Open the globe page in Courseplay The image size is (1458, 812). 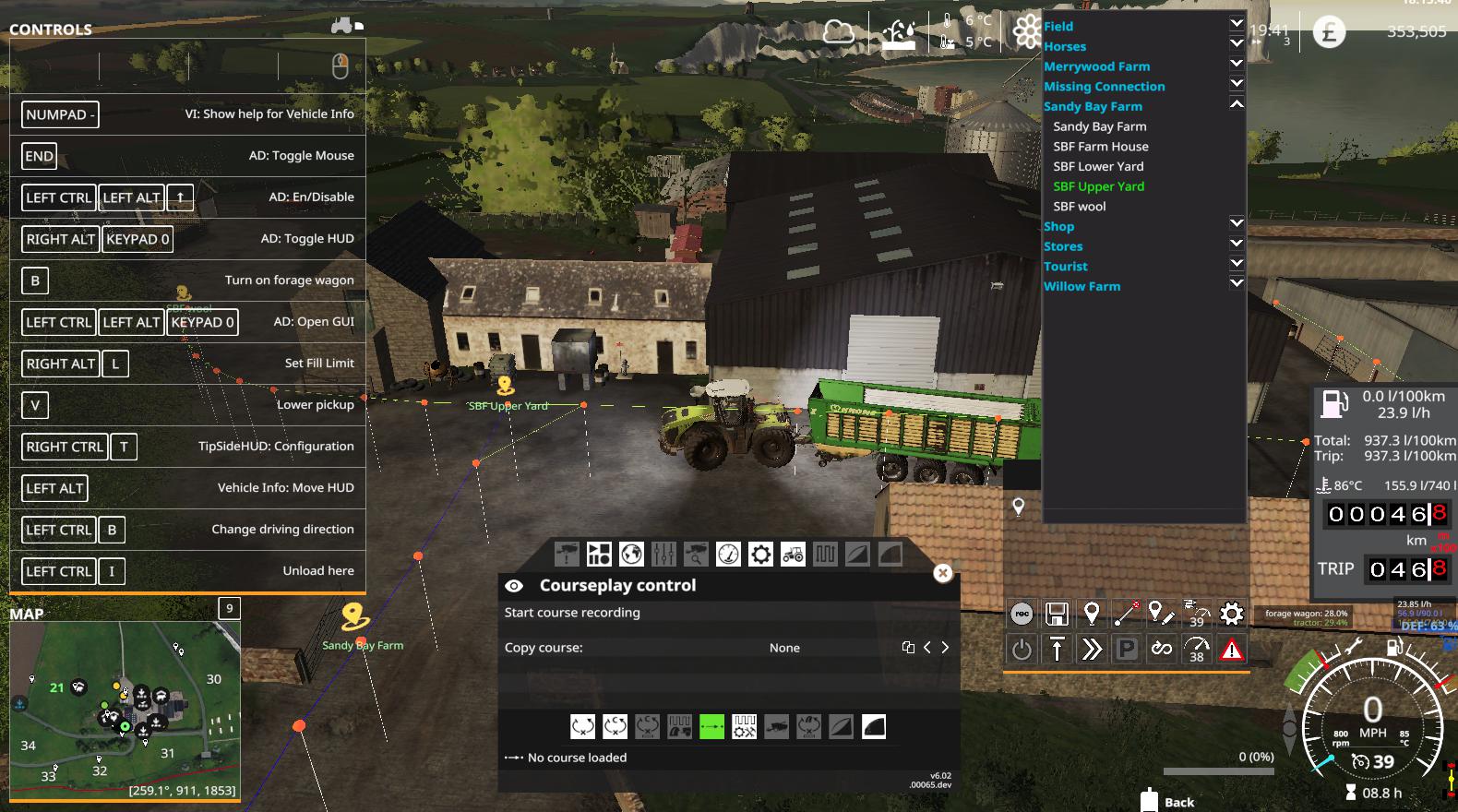[631, 555]
